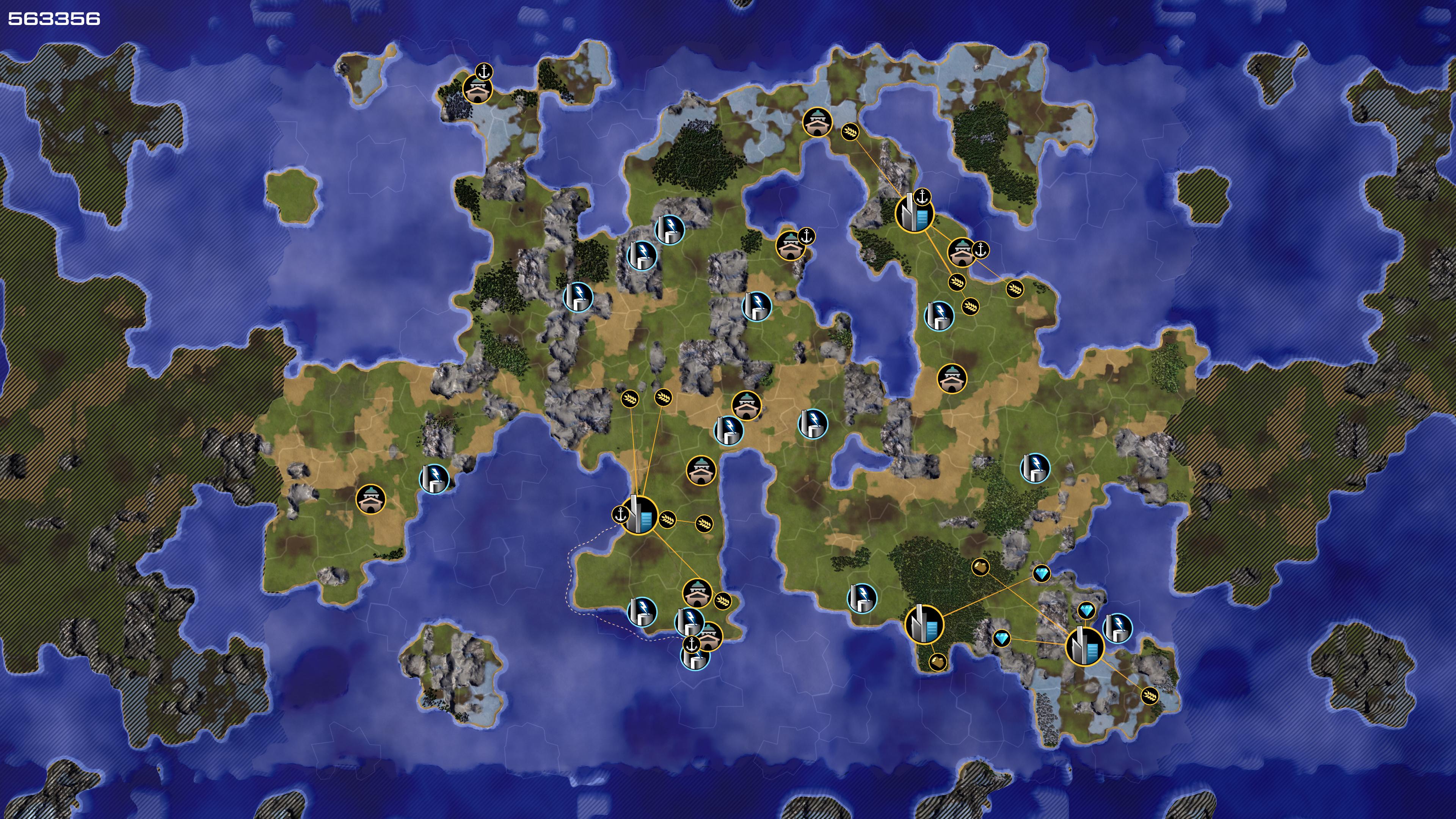The image size is (1456, 819).
Task: Select the city marker inside the dense forest
Action: pos(924,624)
